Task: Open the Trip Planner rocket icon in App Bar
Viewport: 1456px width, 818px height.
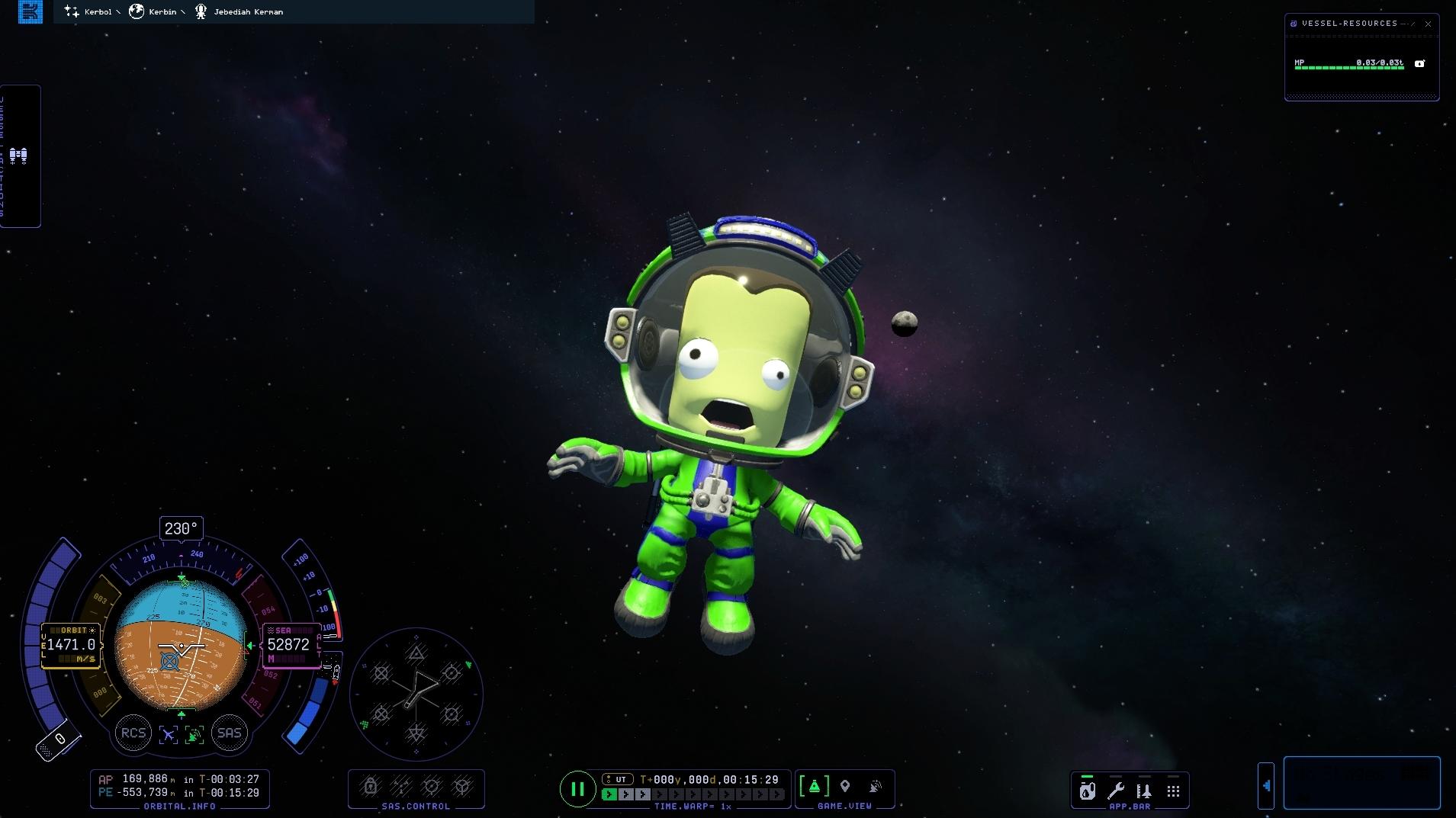Action: [1143, 791]
